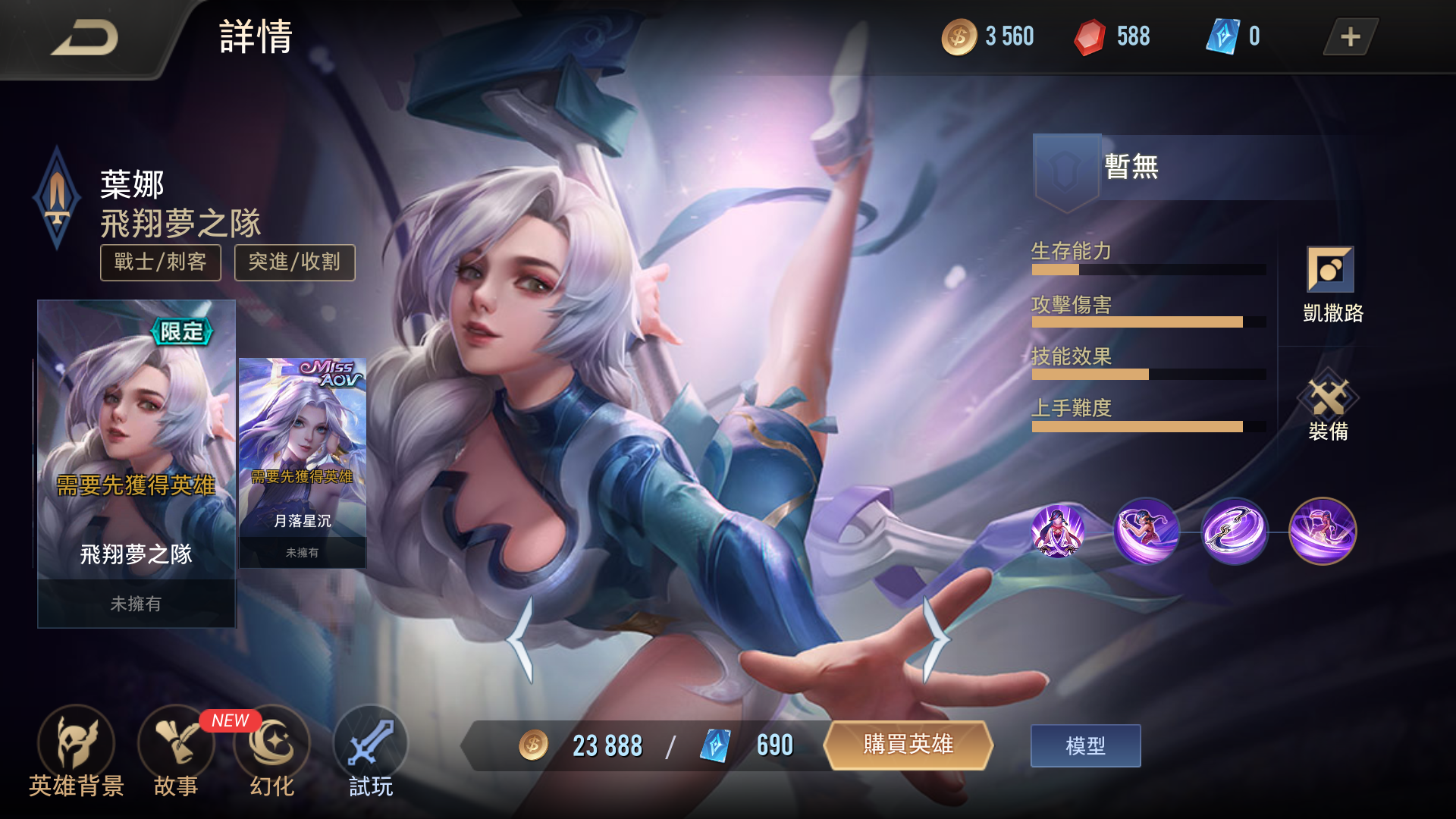Open the 裝備 equipment recommendations

point(1332,409)
